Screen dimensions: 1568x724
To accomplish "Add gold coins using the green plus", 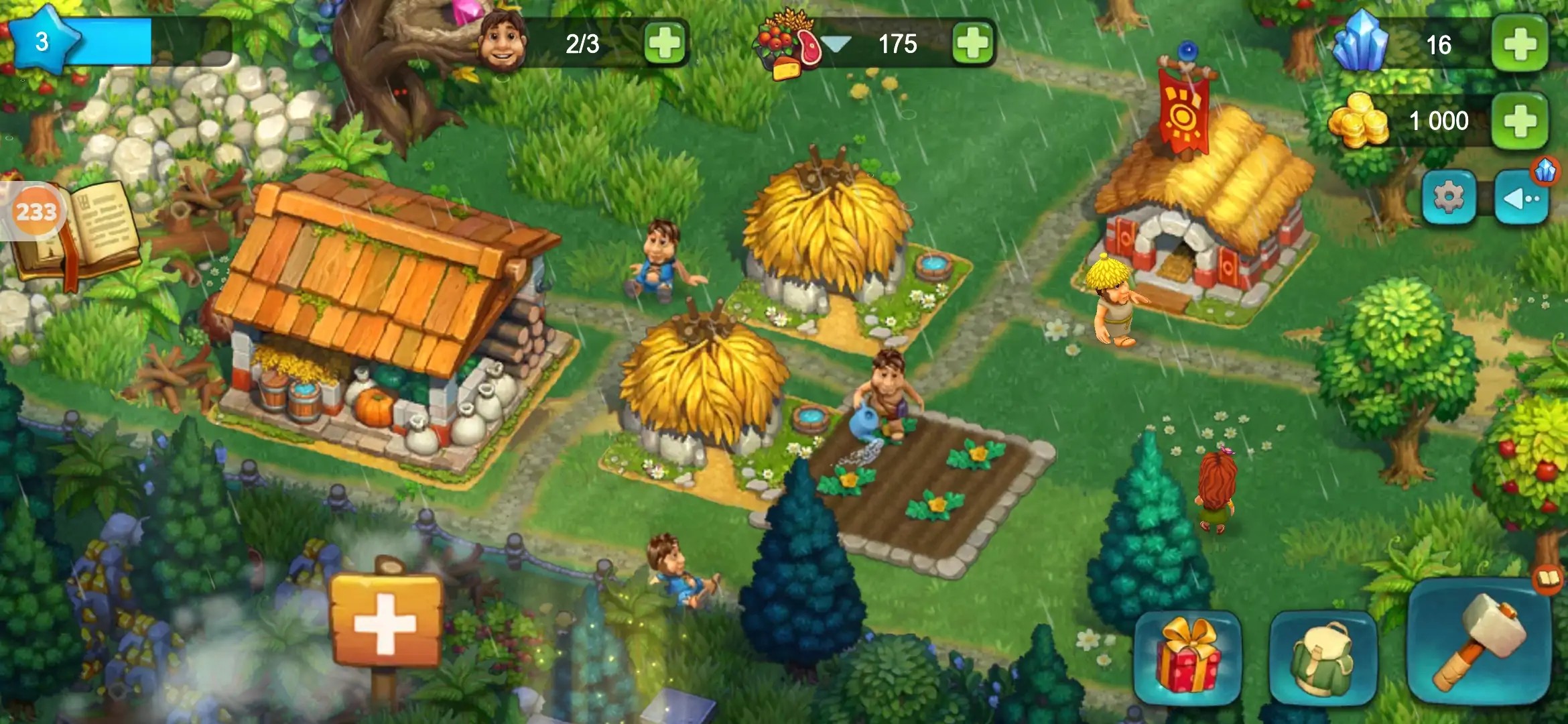I will (x=1520, y=121).
